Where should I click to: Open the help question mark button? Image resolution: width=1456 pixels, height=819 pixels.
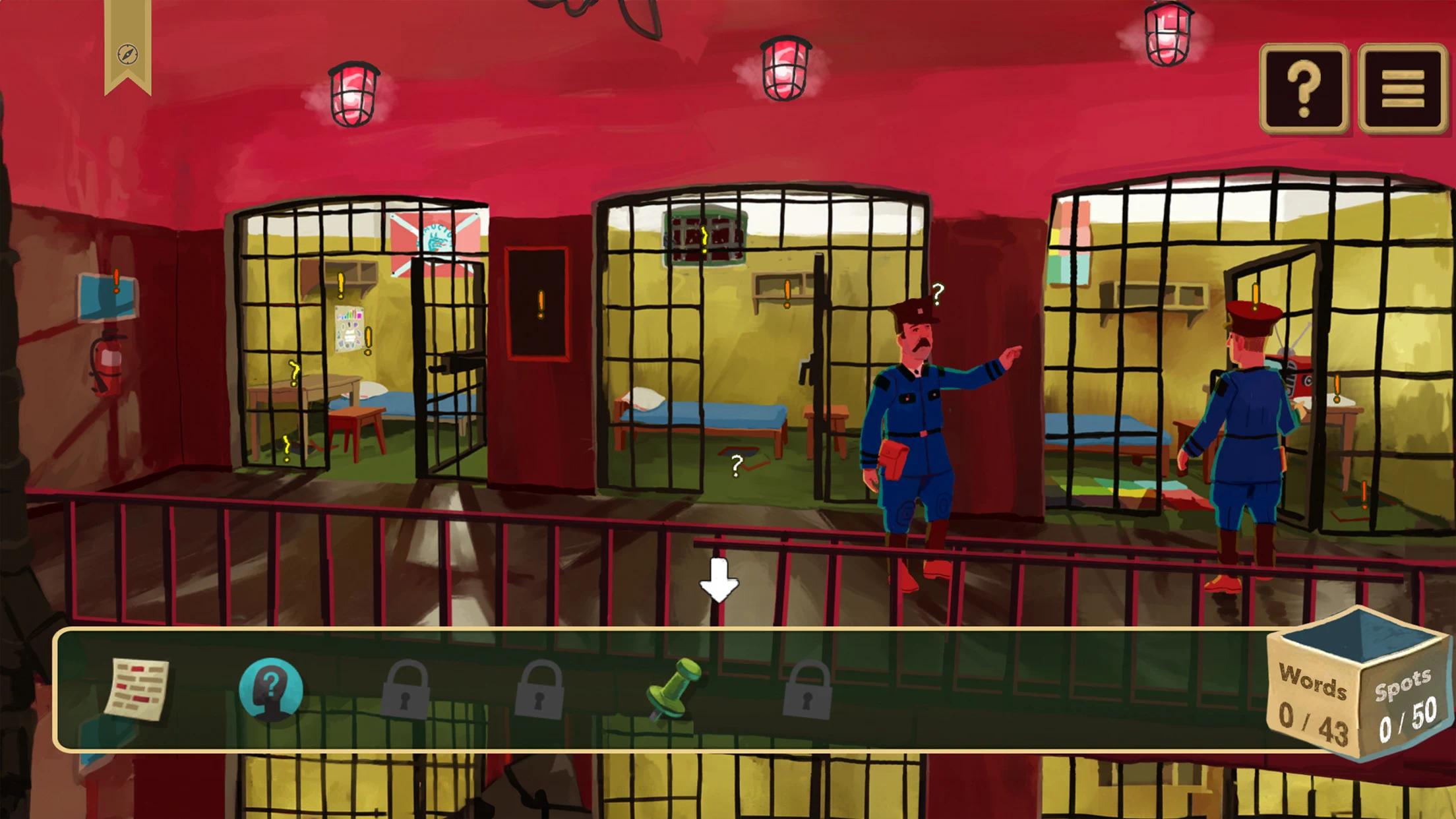1304,88
